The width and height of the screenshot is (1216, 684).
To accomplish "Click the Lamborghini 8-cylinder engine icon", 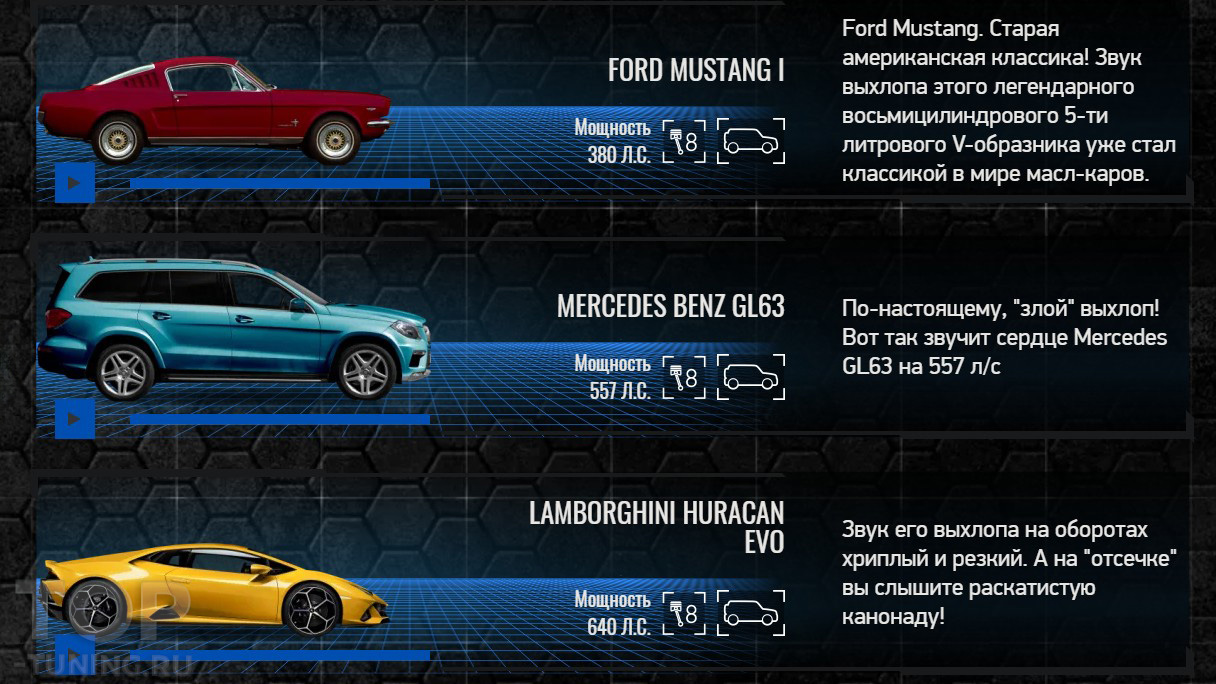I will [x=684, y=613].
